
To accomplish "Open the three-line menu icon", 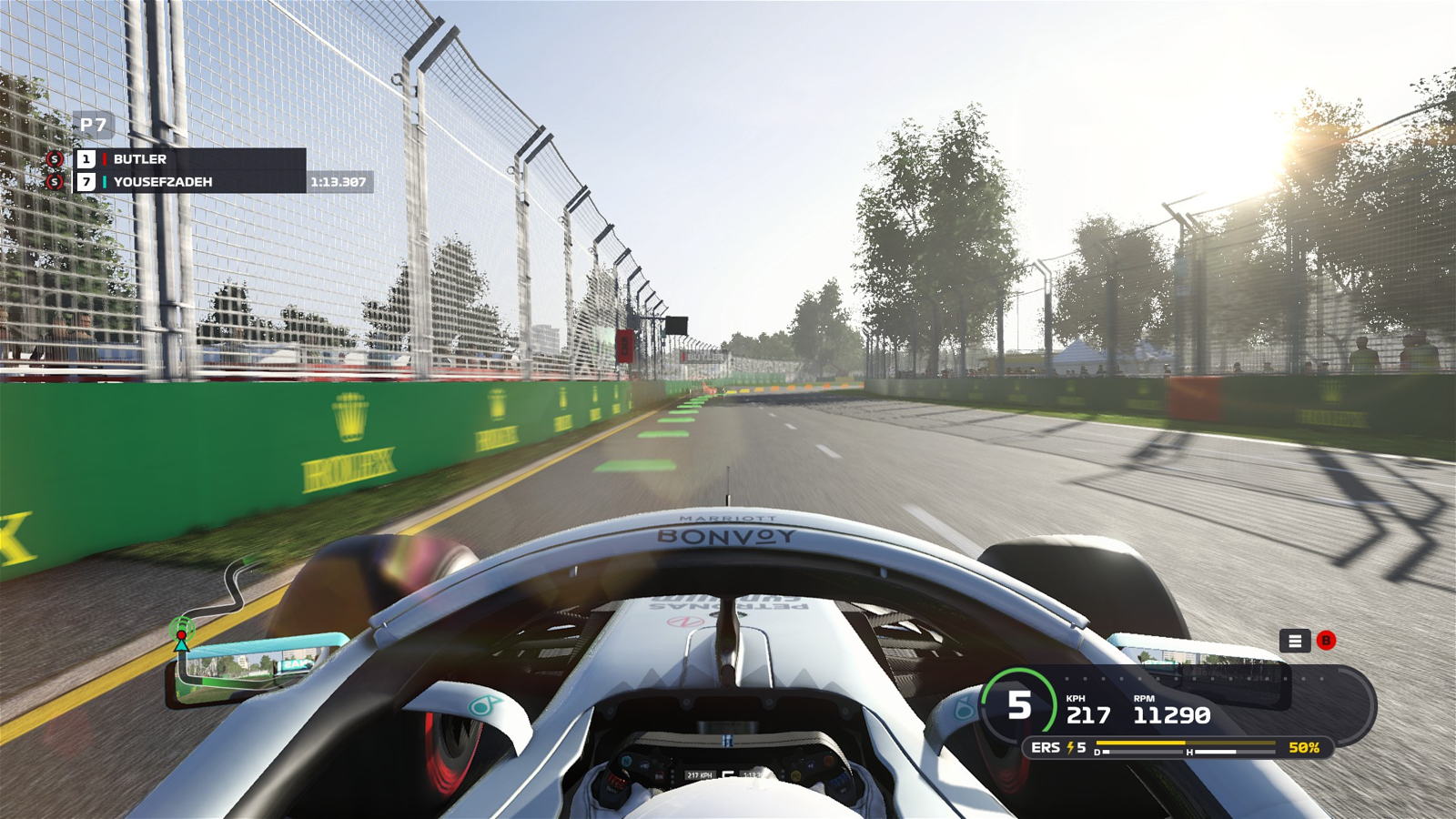I will (x=1294, y=641).
